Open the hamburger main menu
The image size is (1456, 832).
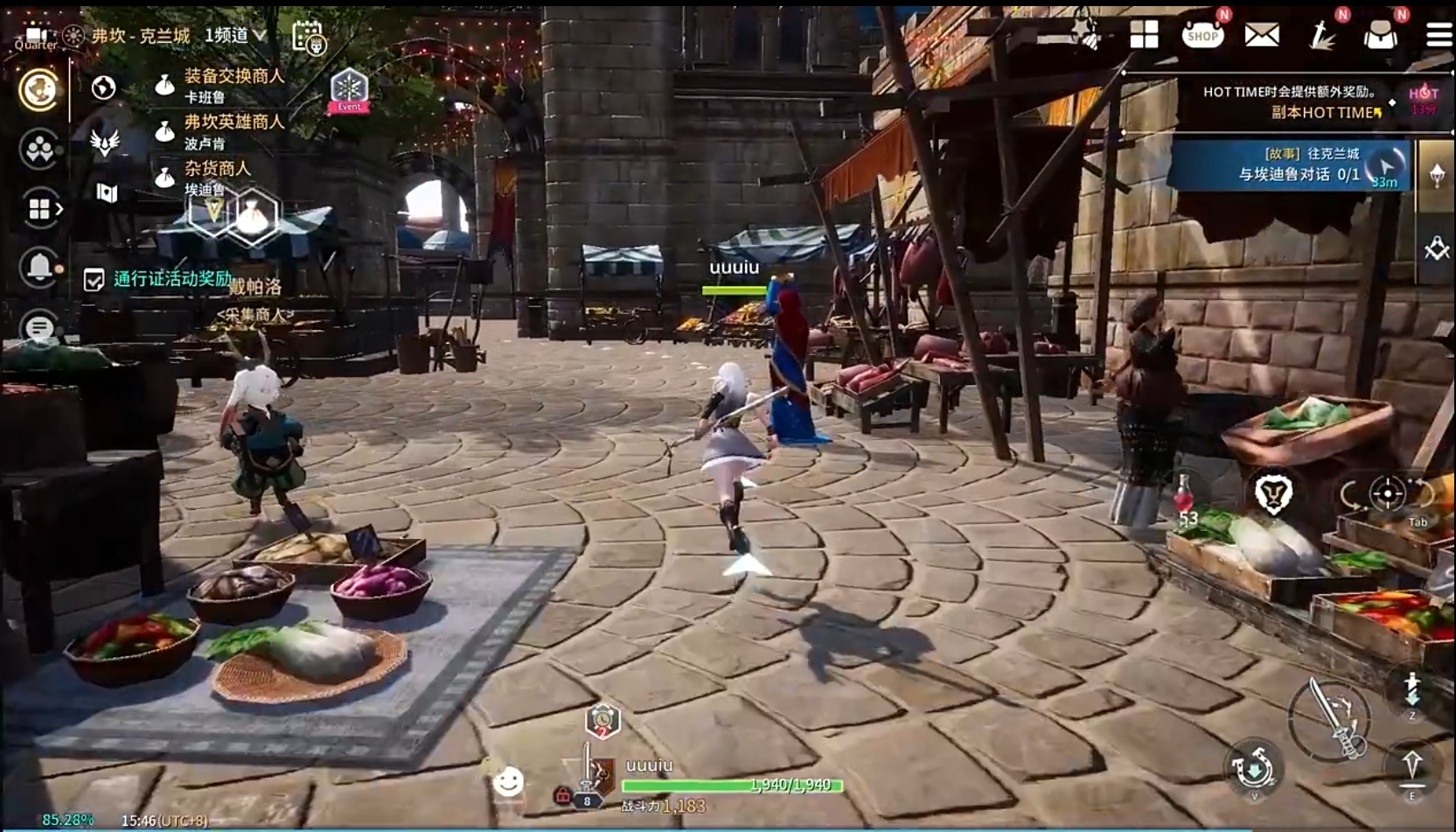point(1439,35)
